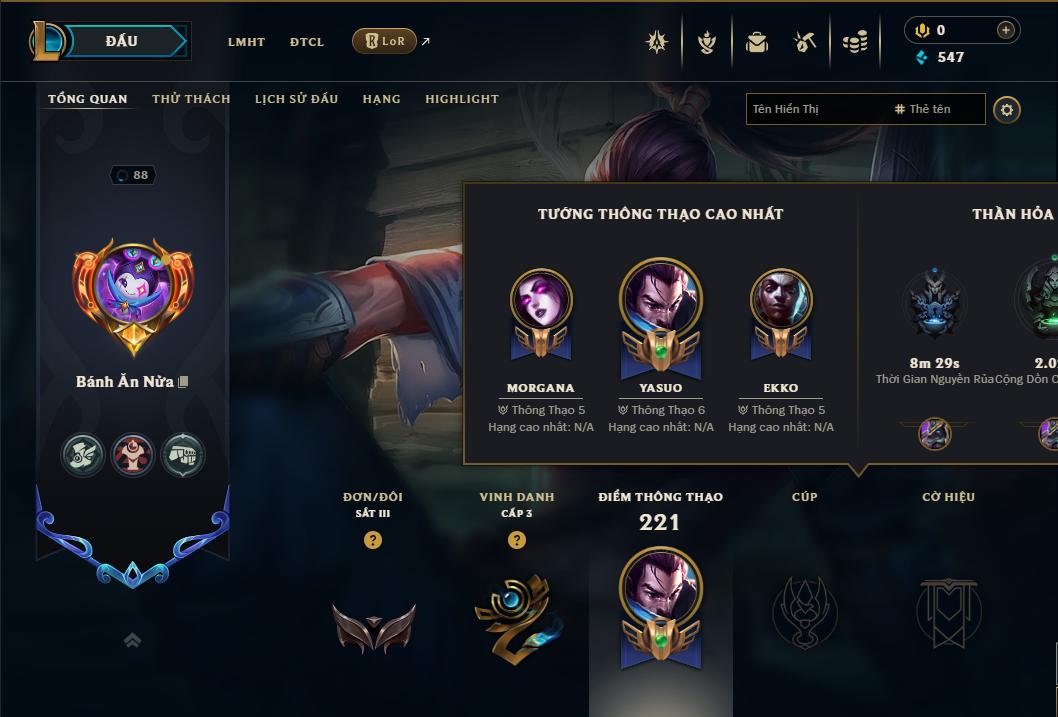Switch to the THỬ THÁCH tab
Image resolution: width=1058 pixels, height=717 pixels.
(191, 99)
